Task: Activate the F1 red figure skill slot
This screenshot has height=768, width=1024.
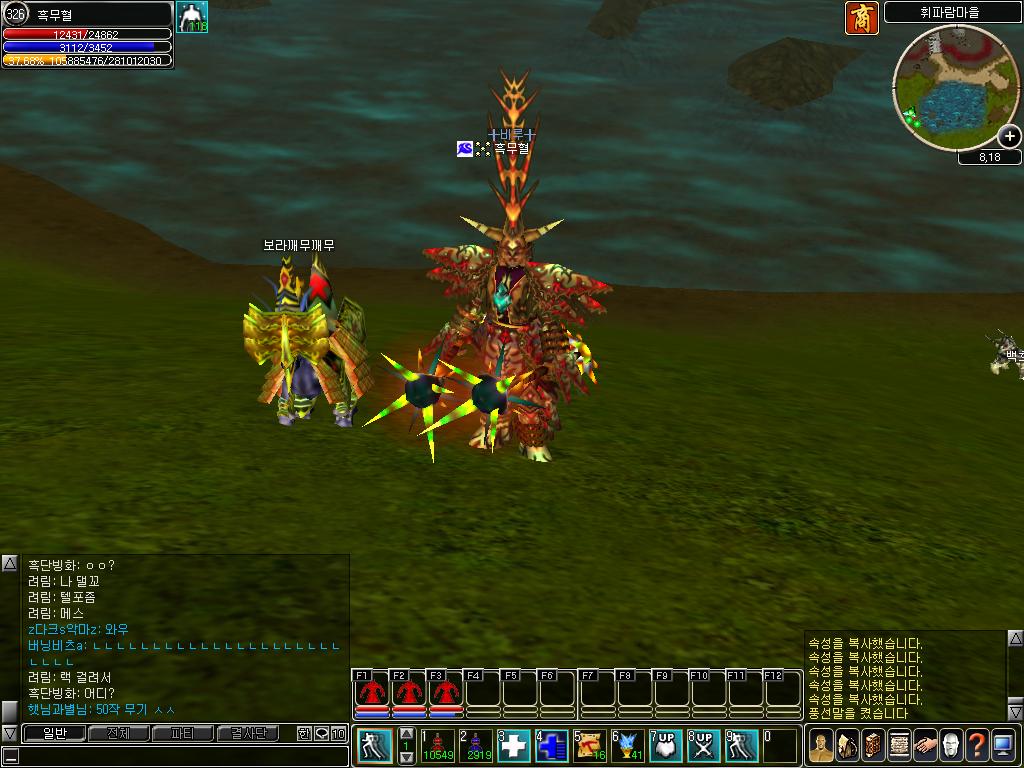Action: (371, 692)
